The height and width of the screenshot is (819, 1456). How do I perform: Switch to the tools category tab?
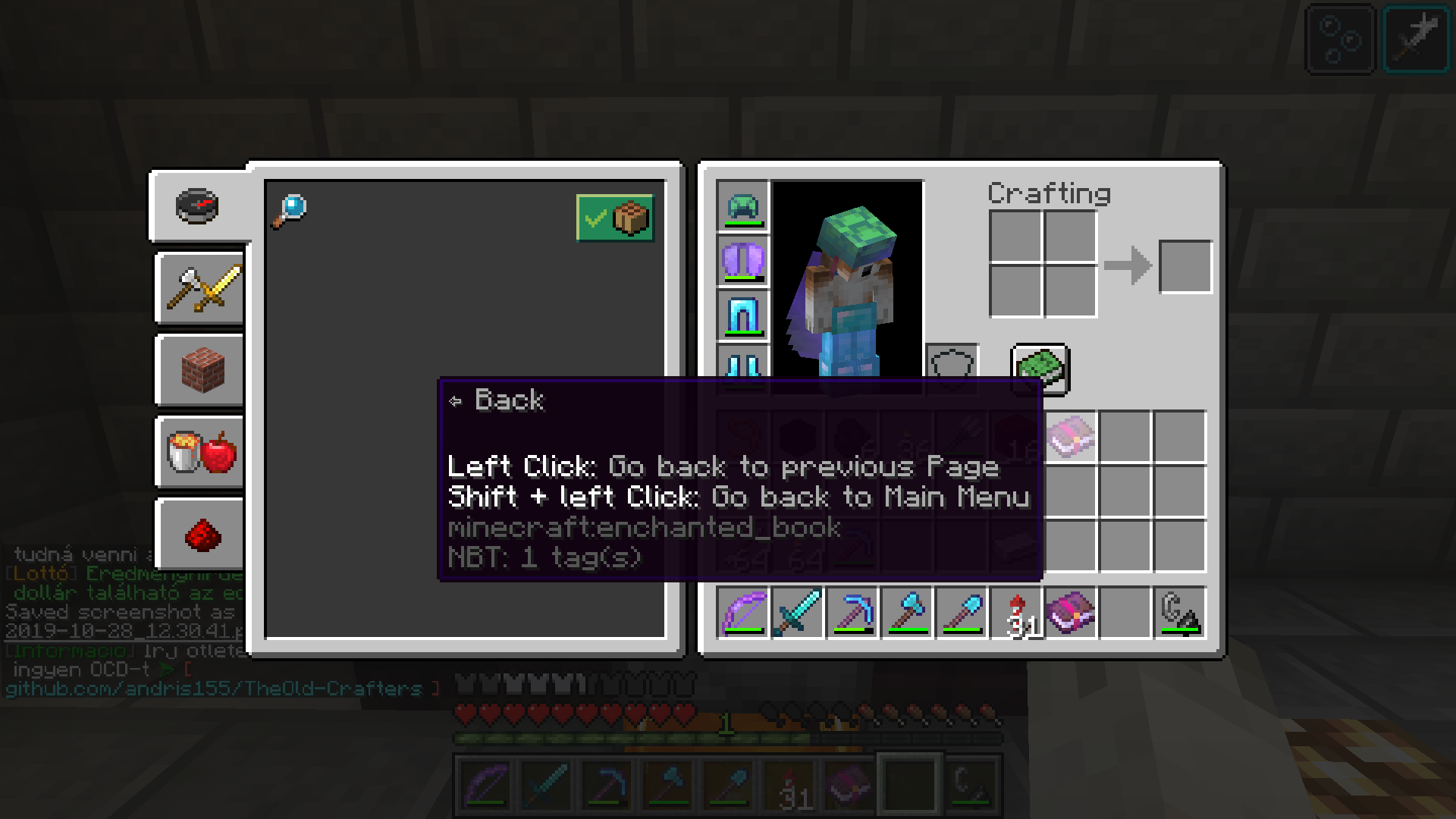pyautogui.click(x=199, y=288)
